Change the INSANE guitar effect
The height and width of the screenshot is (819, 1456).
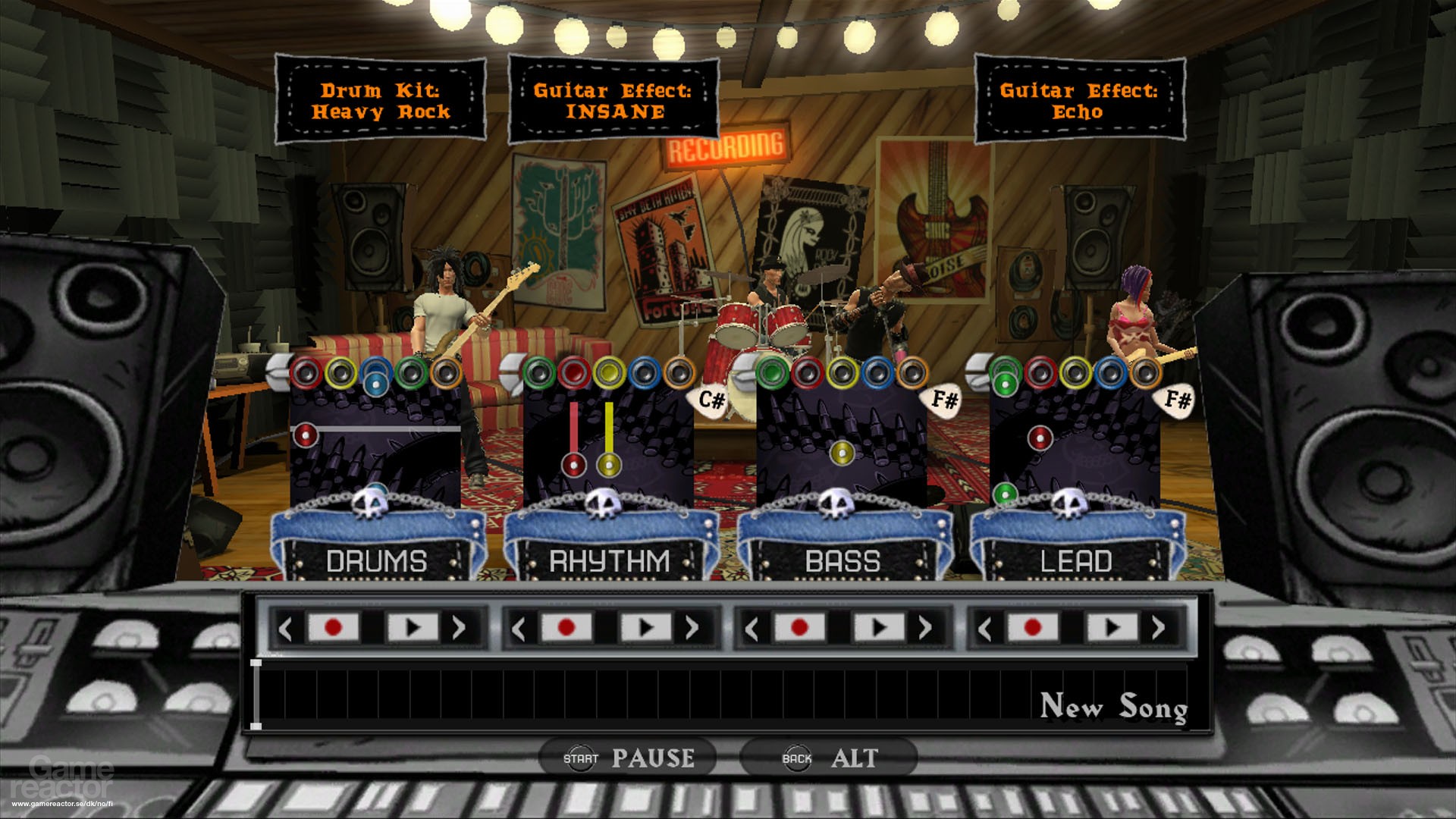(613, 101)
